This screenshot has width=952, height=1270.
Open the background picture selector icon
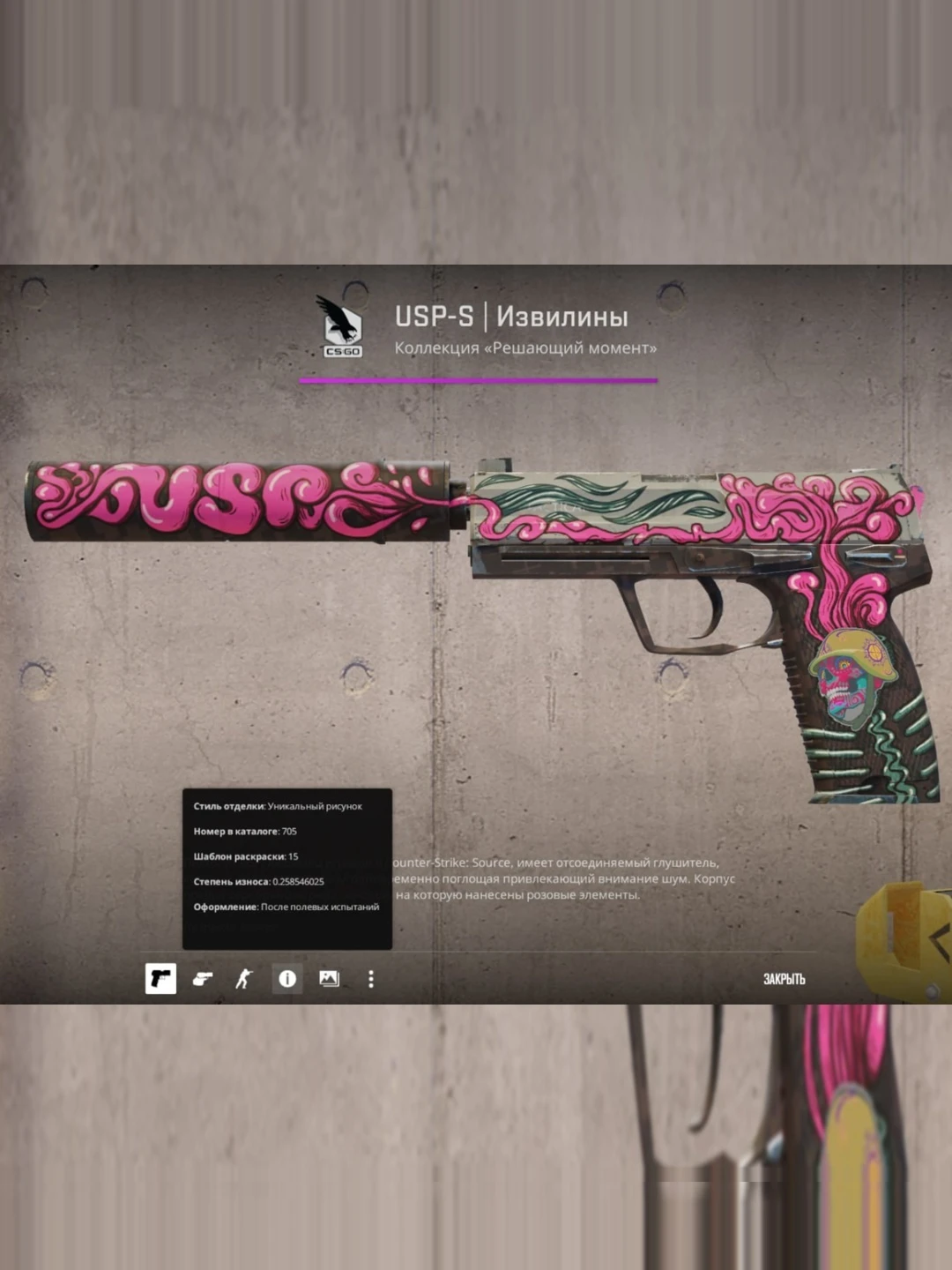[329, 978]
